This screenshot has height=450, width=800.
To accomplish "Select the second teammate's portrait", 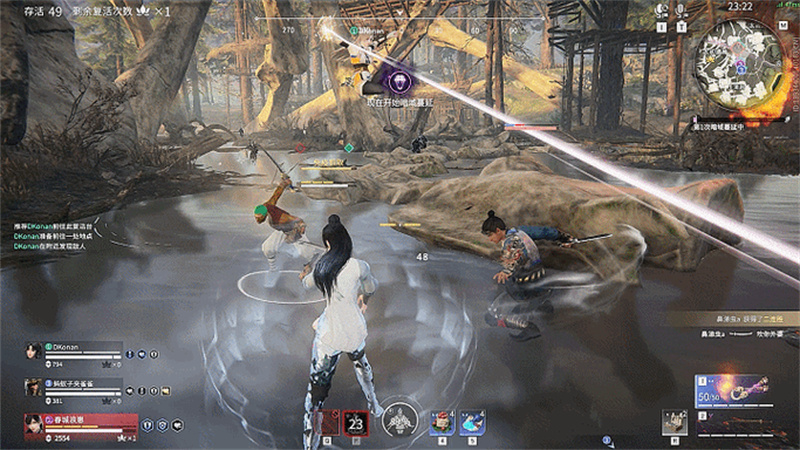I will click(x=33, y=387).
